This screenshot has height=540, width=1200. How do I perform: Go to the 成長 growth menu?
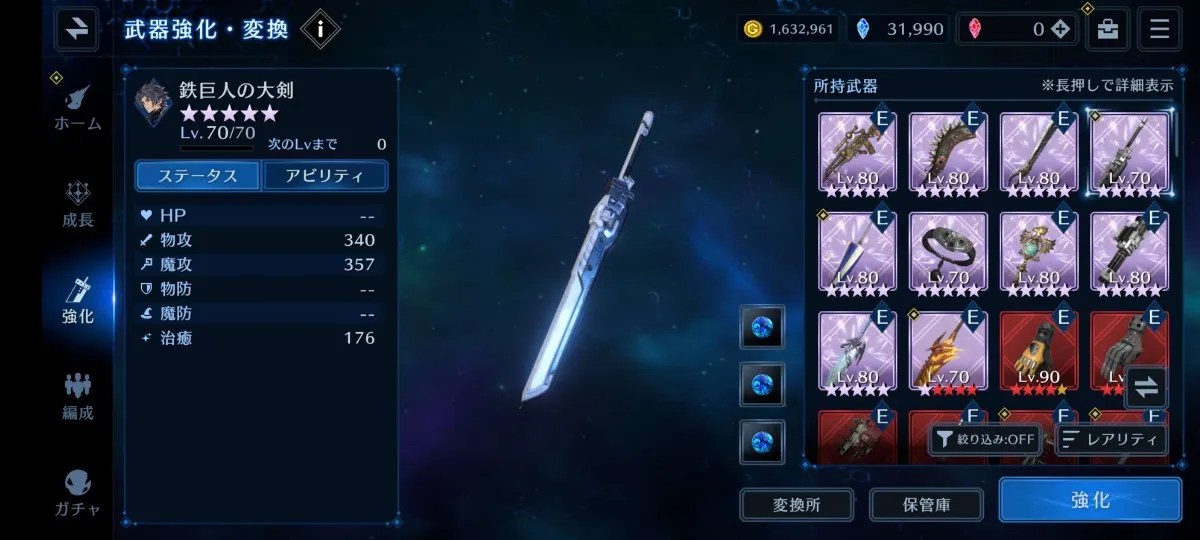coord(78,203)
